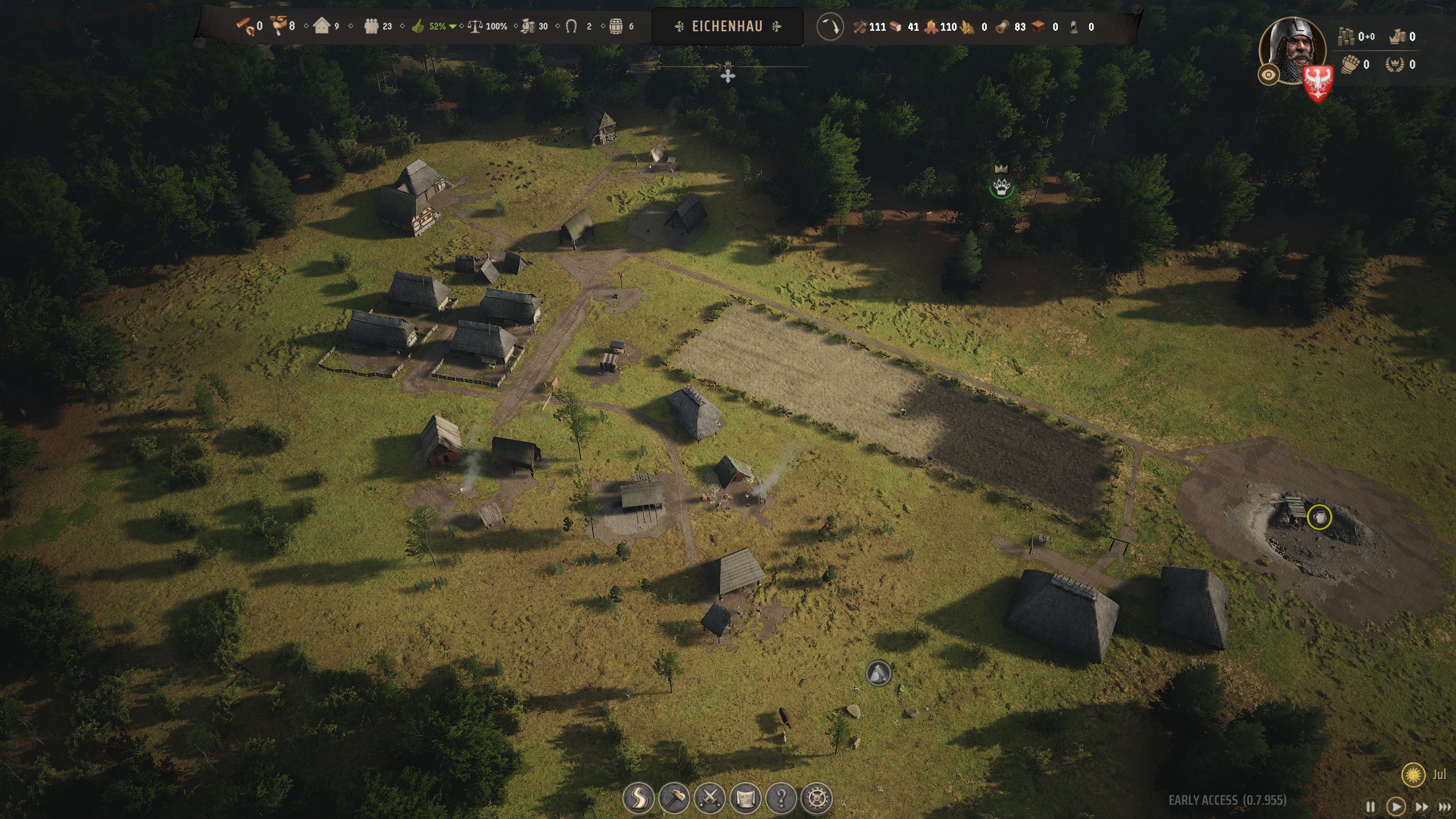This screenshot has width=1456, height=819.
Task: Open the road building tool
Action: coord(638,798)
